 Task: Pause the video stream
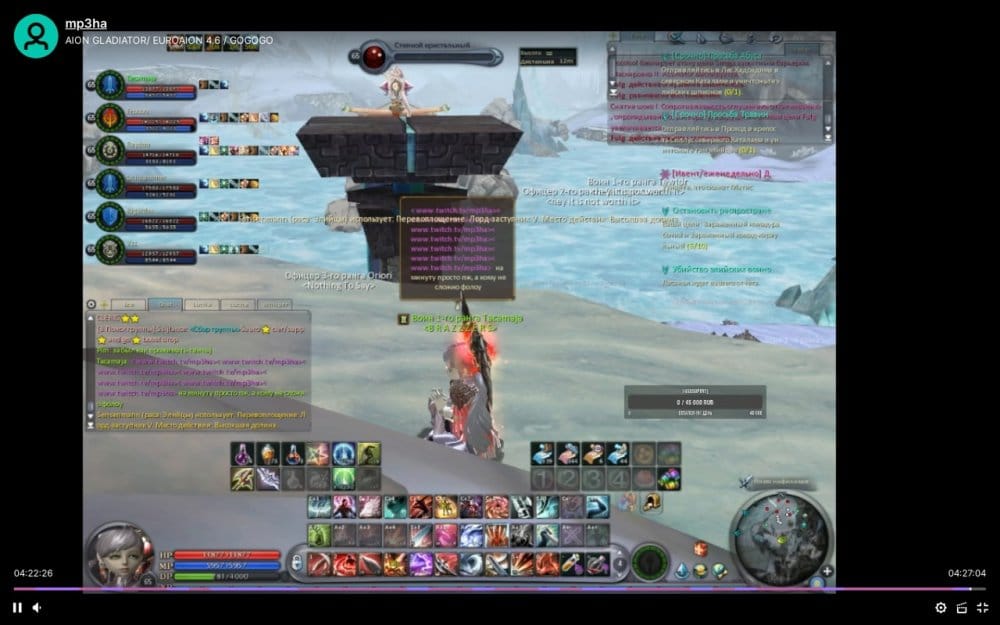click(x=17, y=607)
